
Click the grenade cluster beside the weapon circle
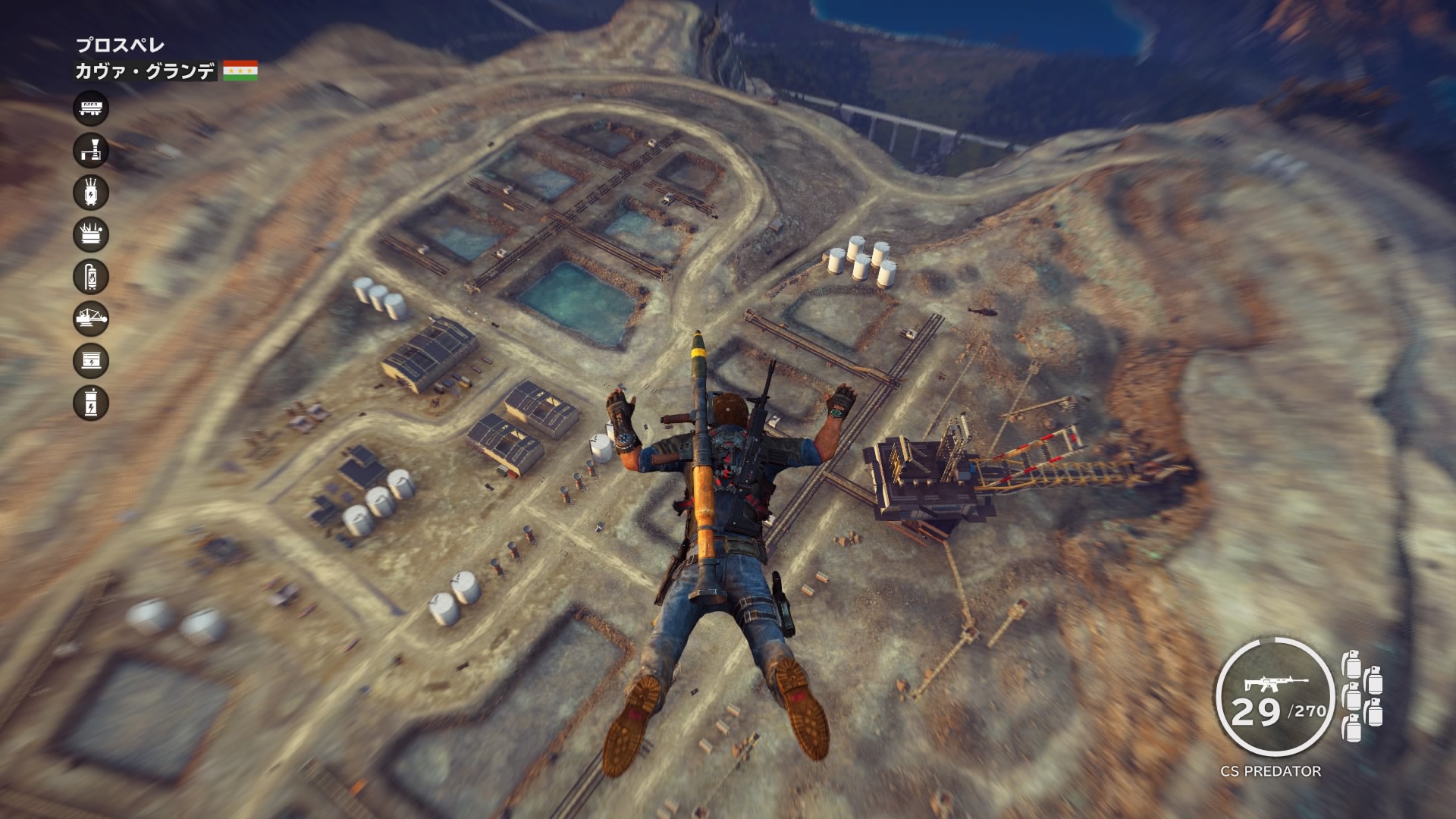point(1362,695)
